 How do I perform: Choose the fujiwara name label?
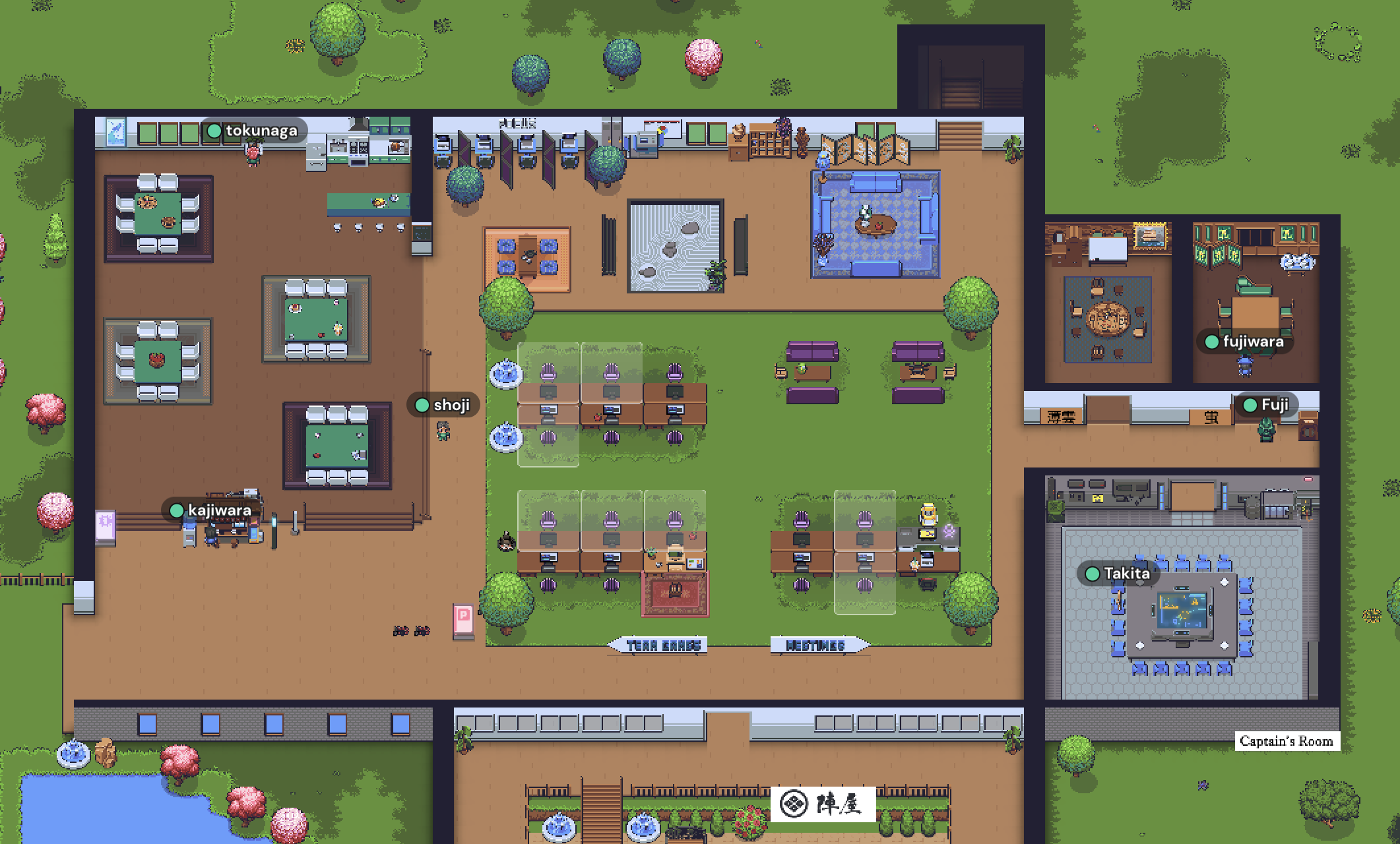(x=1245, y=342)
